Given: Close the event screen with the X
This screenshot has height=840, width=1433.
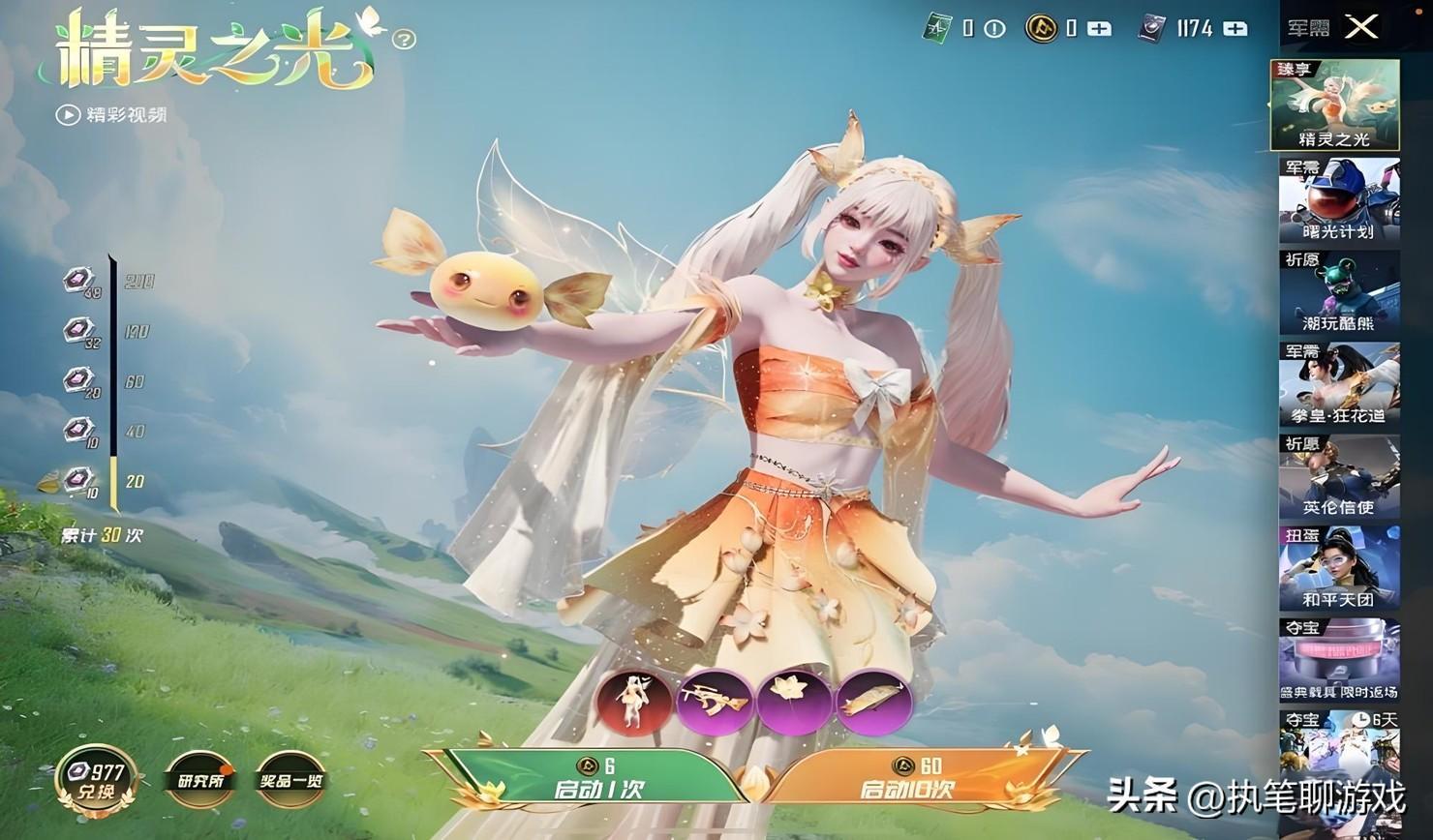Looking at the screenshot, I should click(x=1361, y=26).
